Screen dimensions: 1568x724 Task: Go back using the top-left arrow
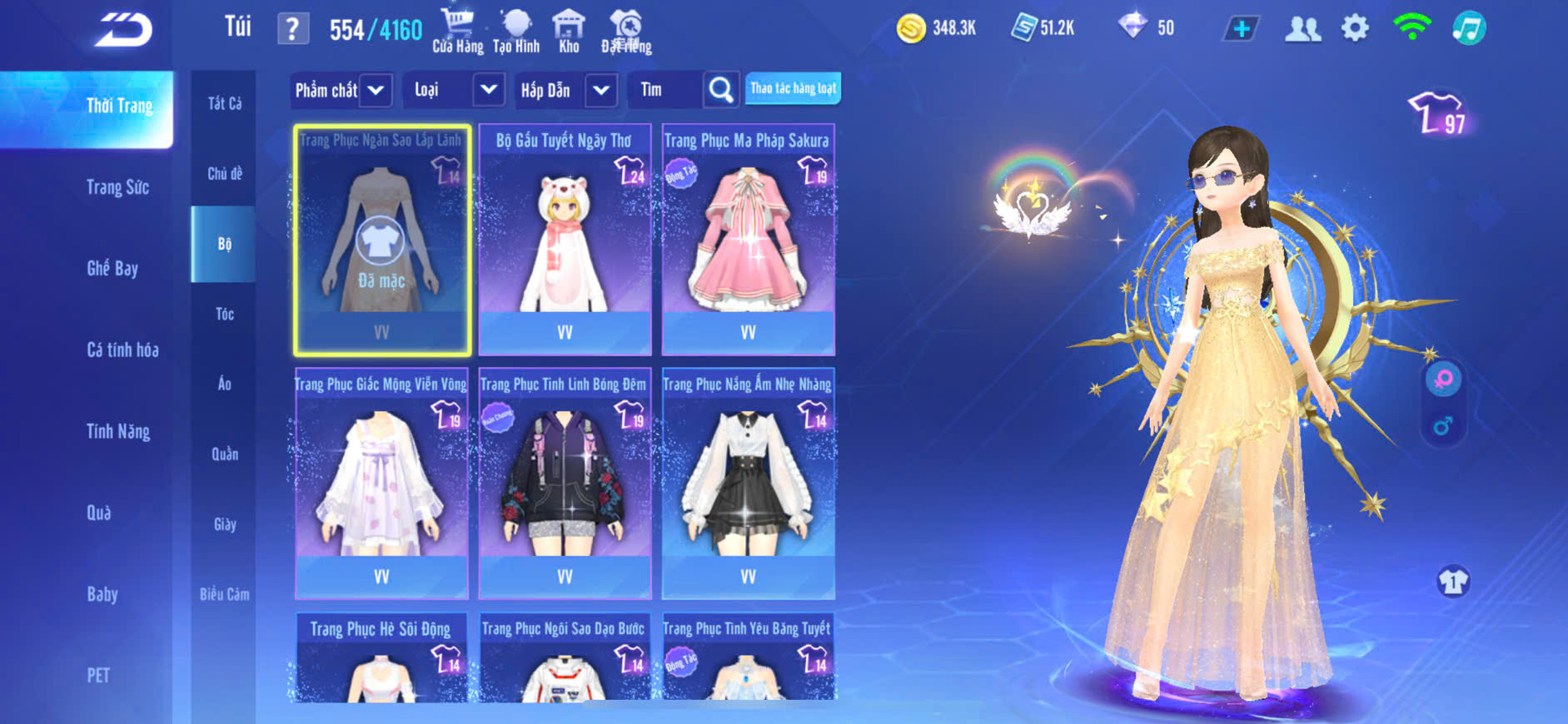(123, 30)
